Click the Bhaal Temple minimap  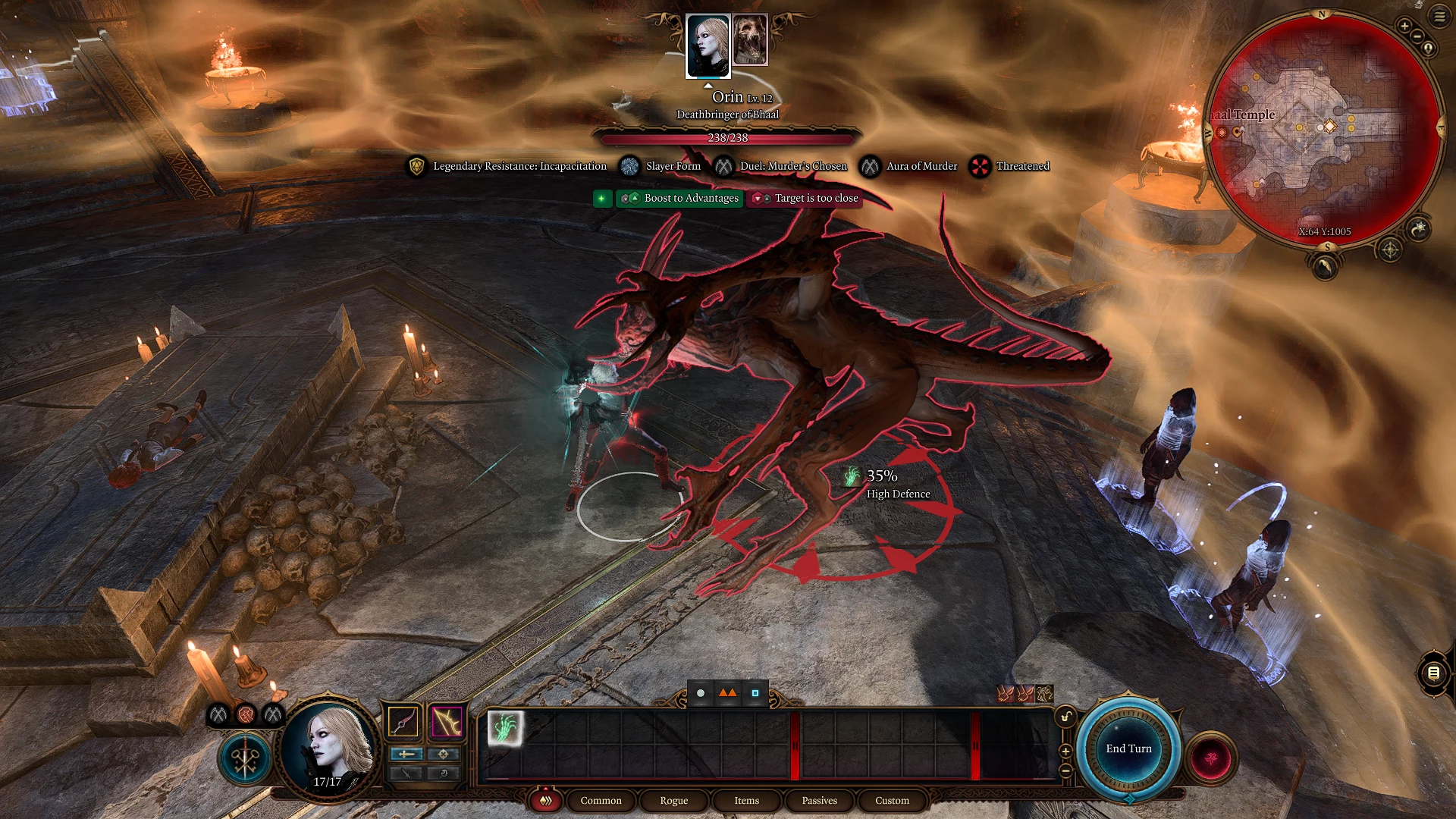tap(1323, 129)
